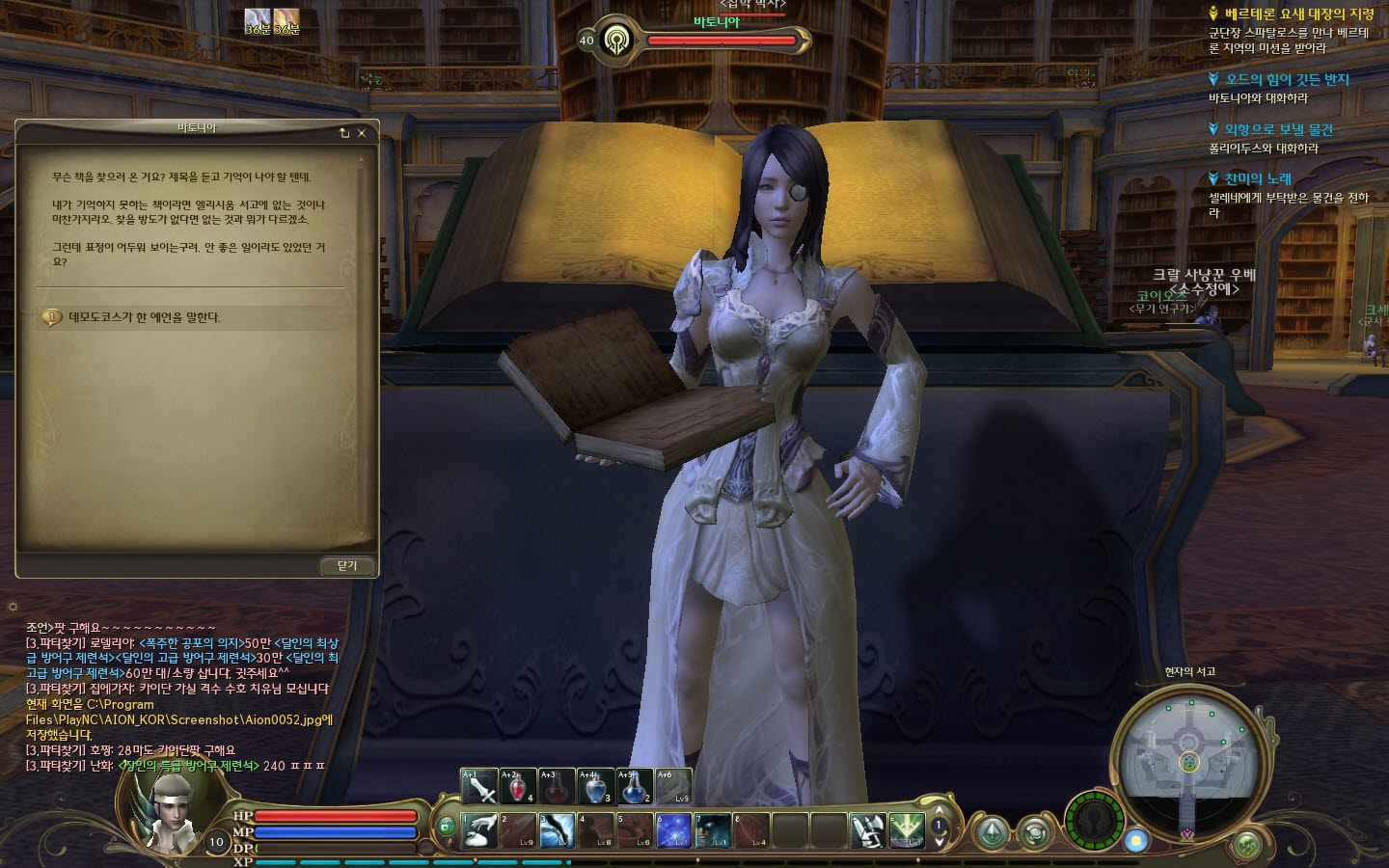
Task: Use the masked face skill in slot 7
Action: 712,830
